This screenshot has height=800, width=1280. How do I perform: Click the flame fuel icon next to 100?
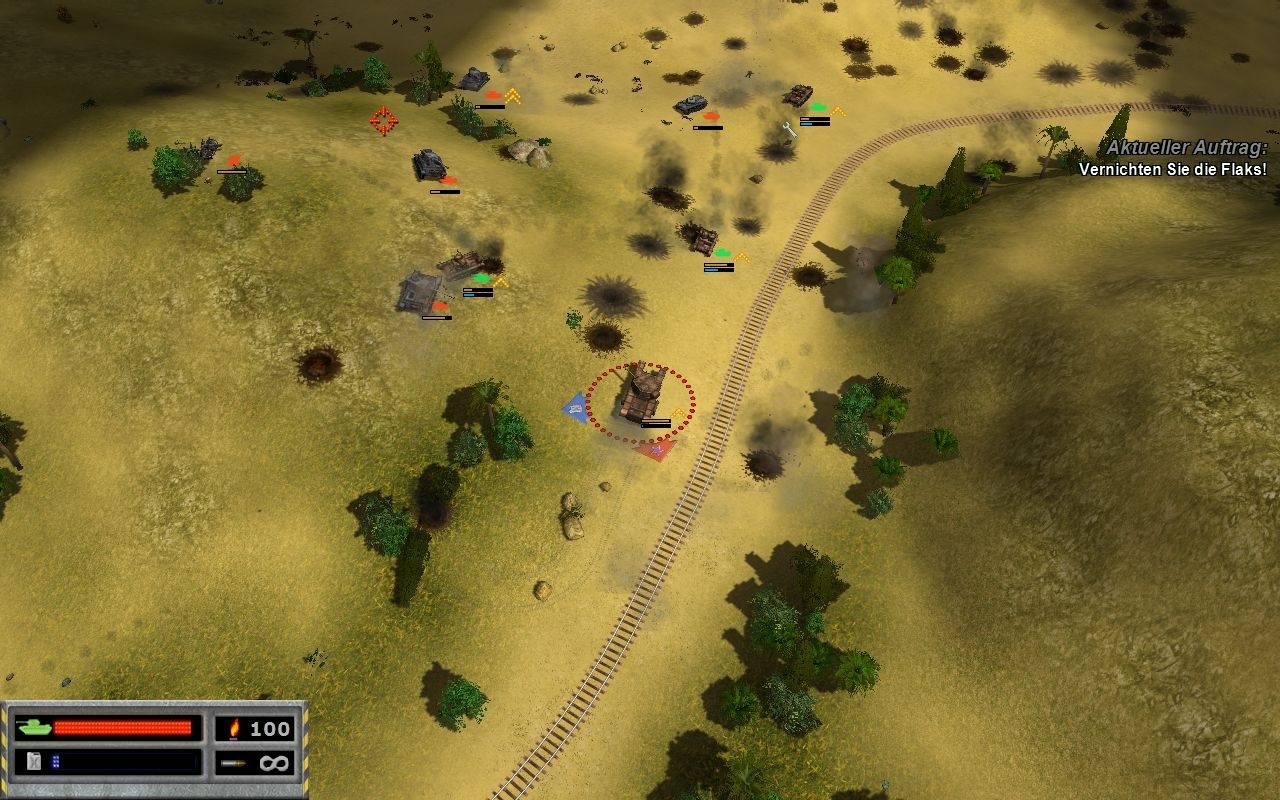click(232, 729)
